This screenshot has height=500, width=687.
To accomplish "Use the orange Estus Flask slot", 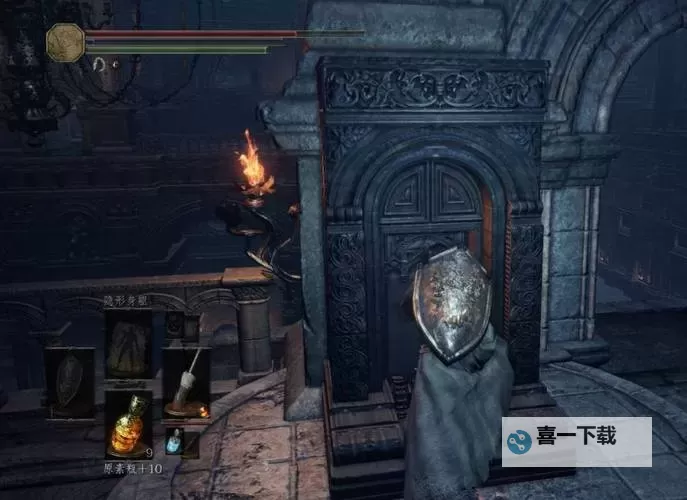I will [x=129, y=423].
